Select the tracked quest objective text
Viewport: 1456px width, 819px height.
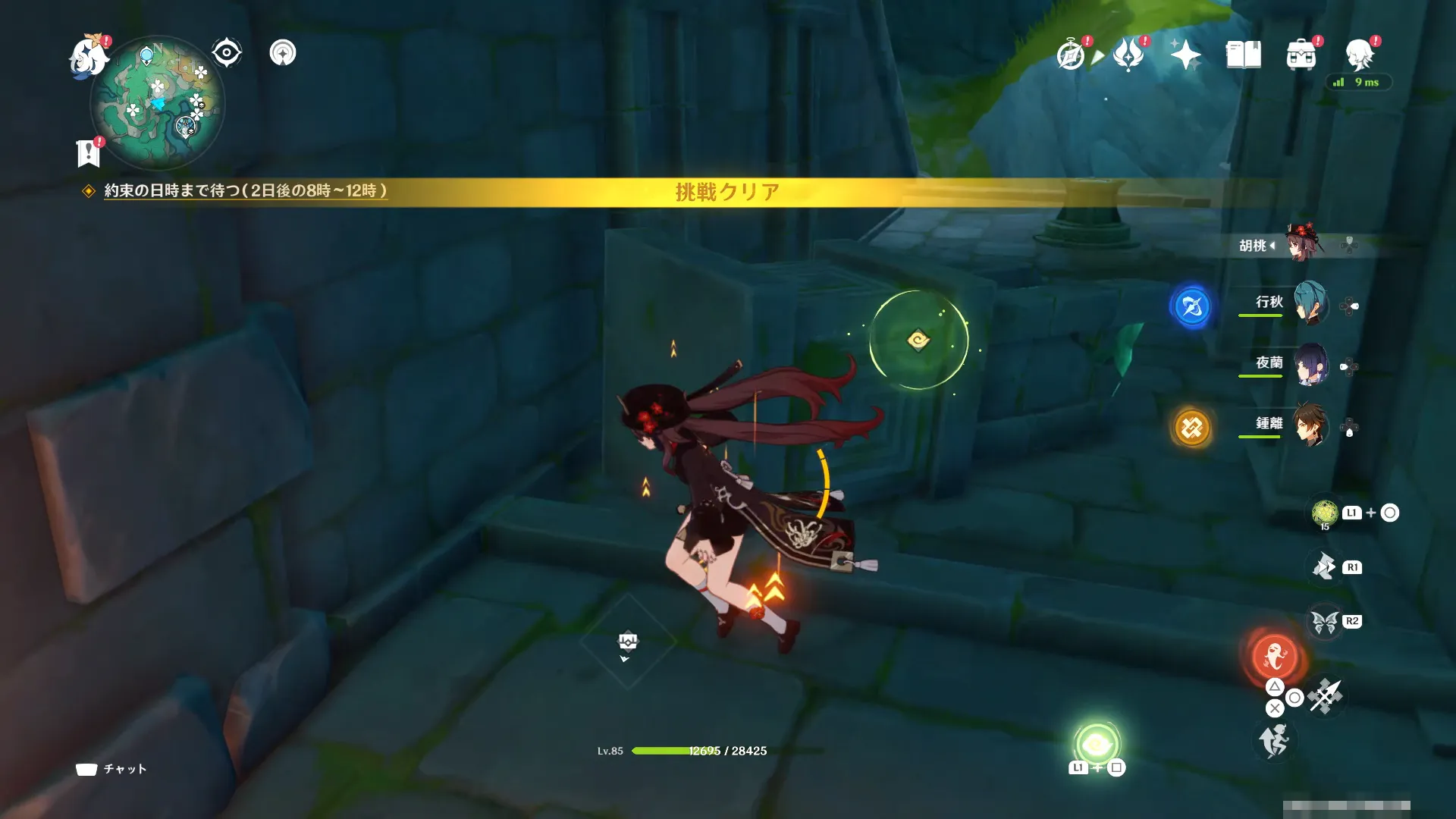pos(245,191)
